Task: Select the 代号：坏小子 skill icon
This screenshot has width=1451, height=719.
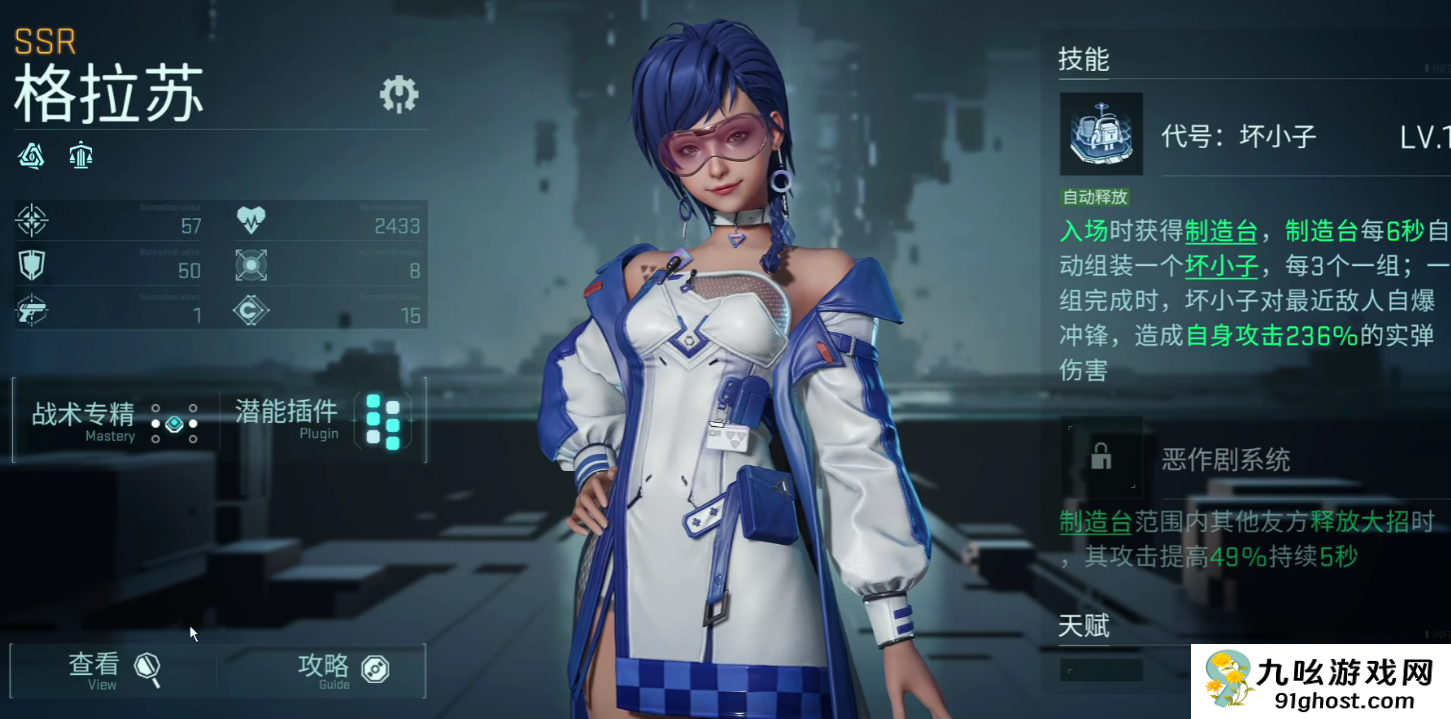Action: pos(1101,134)
